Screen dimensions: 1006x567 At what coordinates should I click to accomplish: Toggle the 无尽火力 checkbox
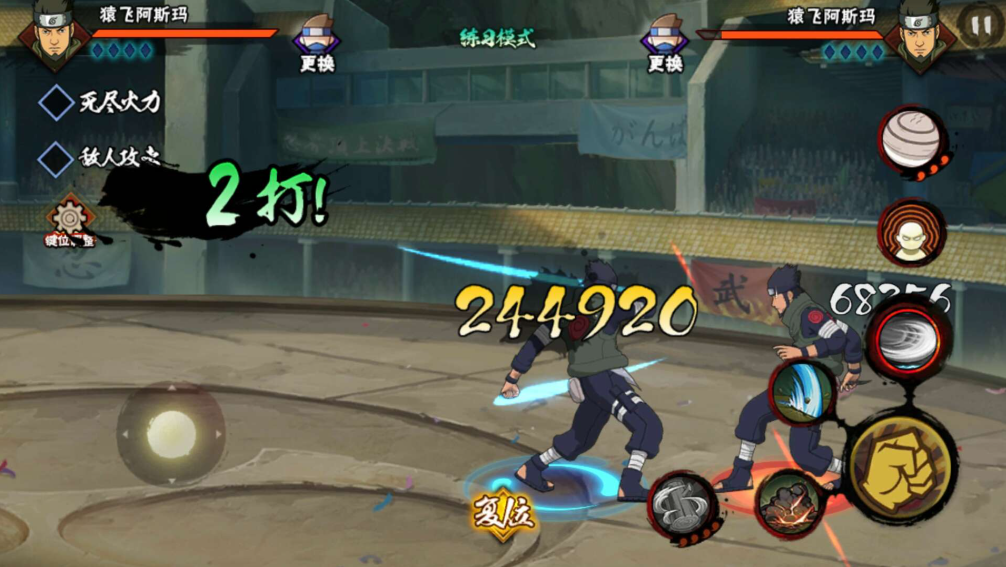56,102
